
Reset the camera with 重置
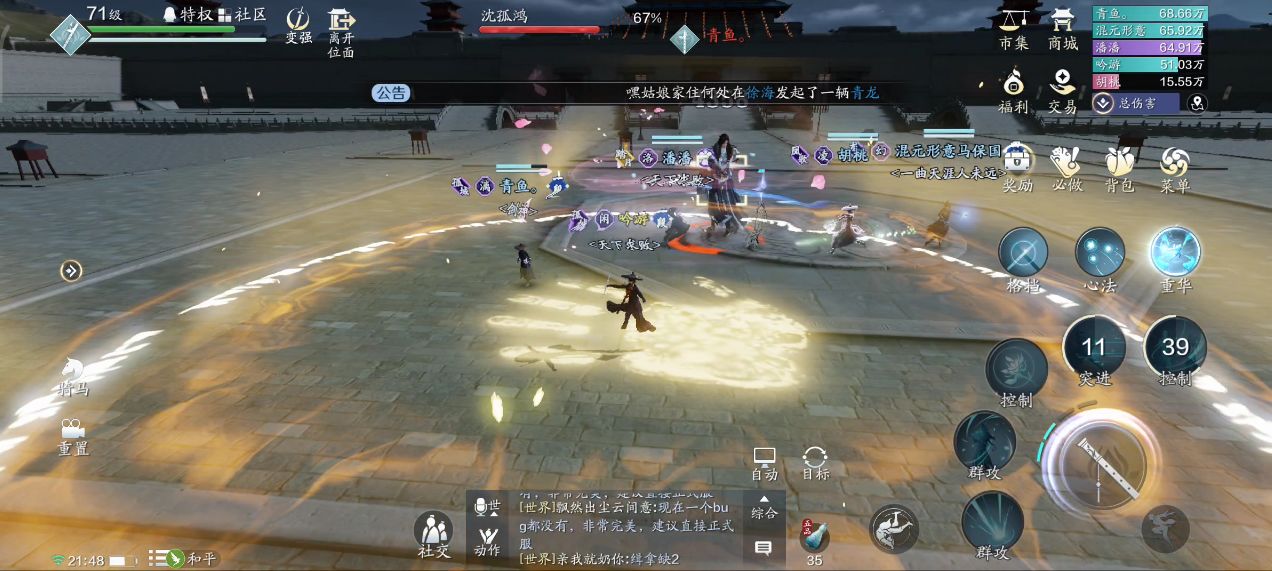click(73, 436)
